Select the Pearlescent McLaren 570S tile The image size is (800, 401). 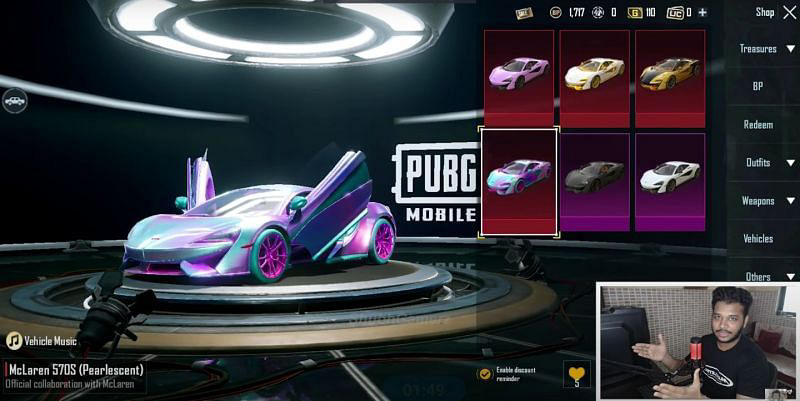[519, 181]
